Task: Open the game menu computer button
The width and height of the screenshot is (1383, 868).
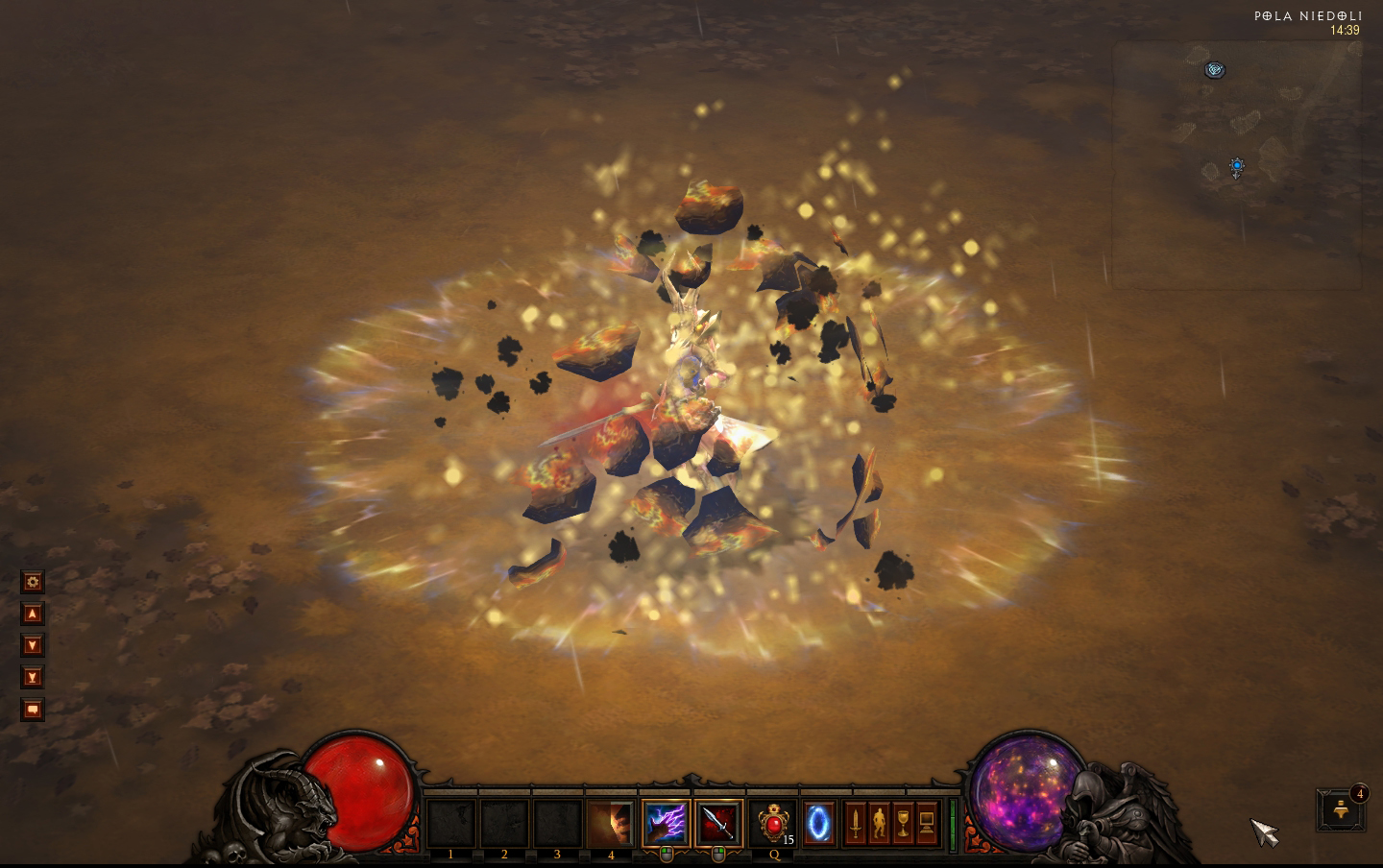Action: (928, 823)
